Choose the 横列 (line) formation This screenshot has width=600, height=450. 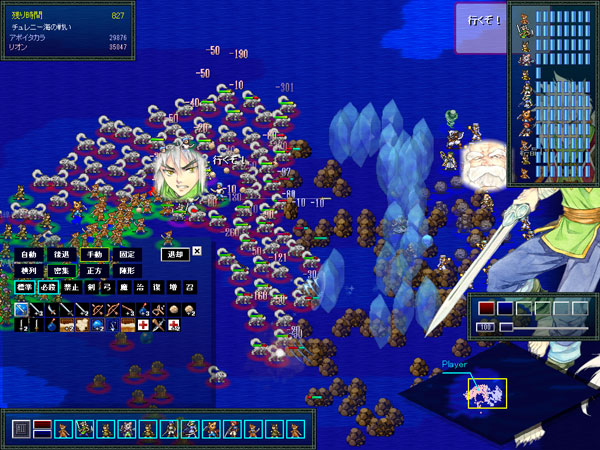29,271
